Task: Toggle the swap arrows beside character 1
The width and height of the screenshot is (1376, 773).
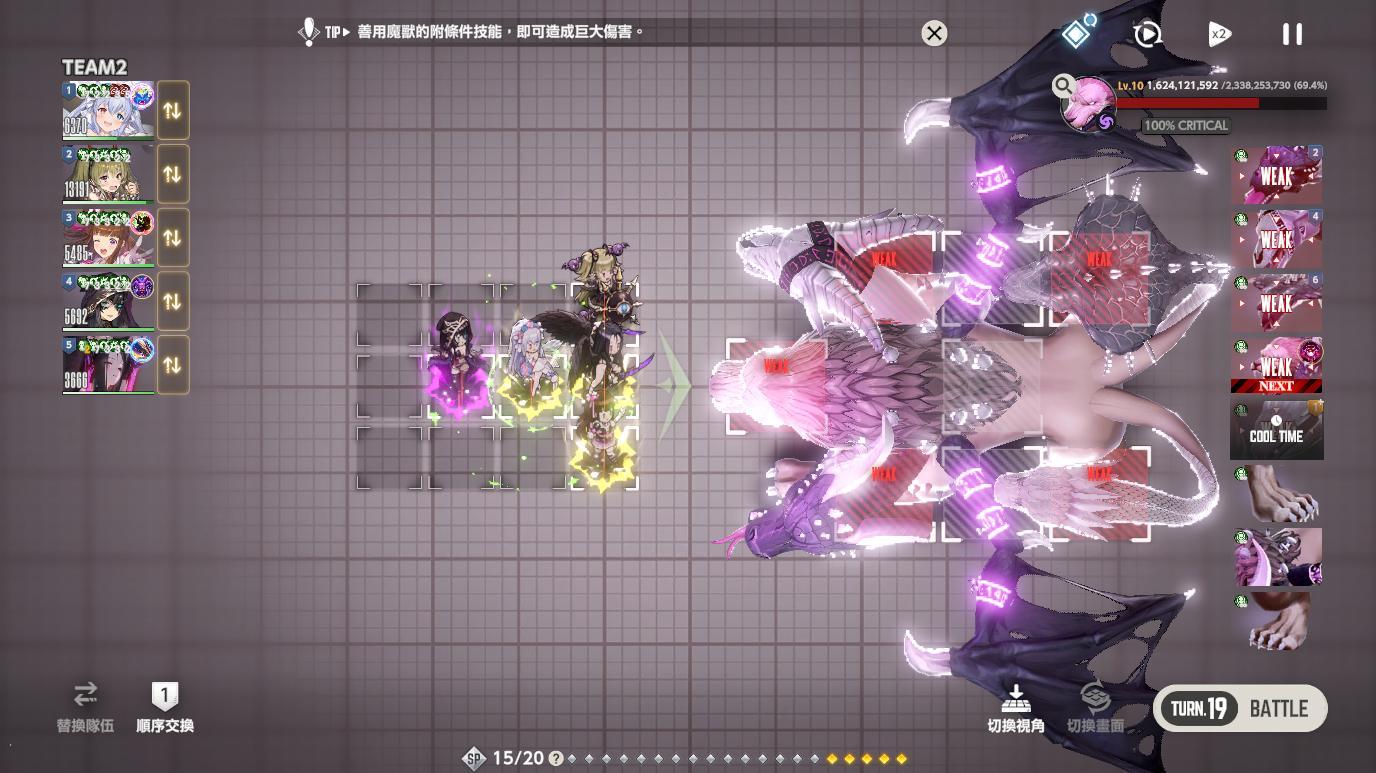Action: [x=172, y=110]
